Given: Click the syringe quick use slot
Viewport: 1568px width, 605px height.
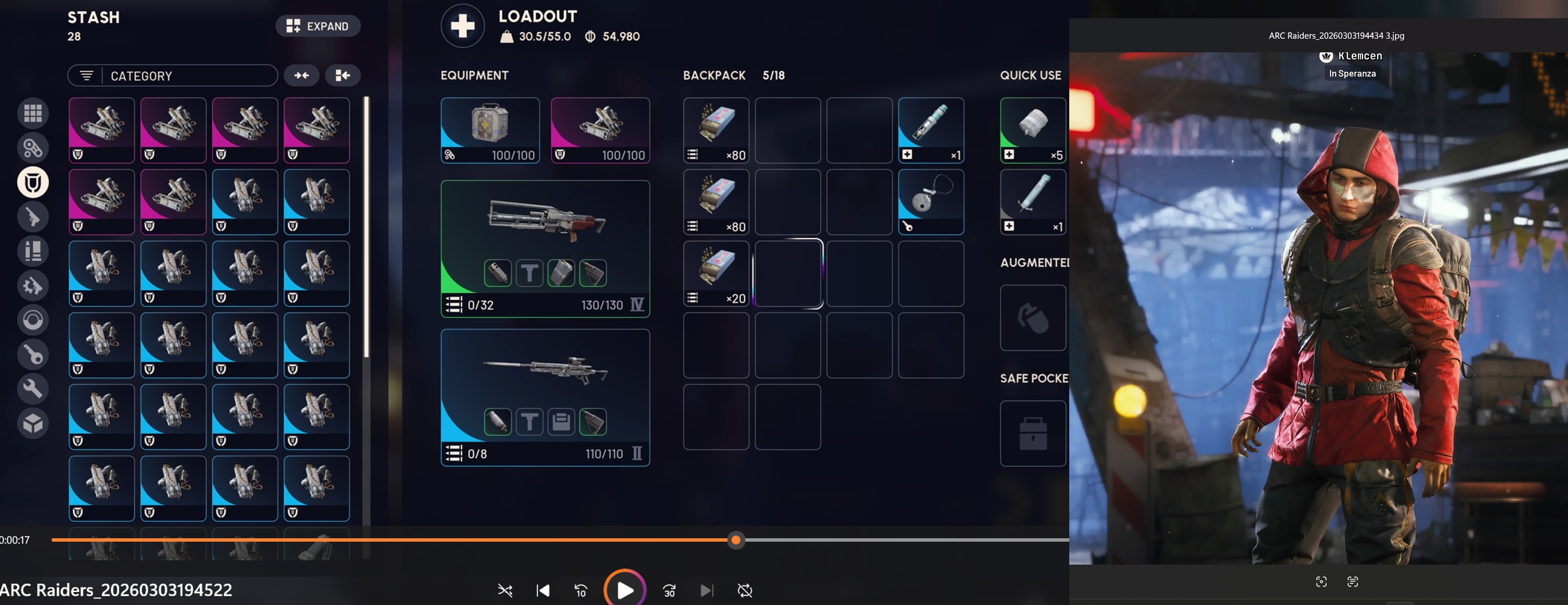Looking at the screenshot, I should coord(1032,201).
